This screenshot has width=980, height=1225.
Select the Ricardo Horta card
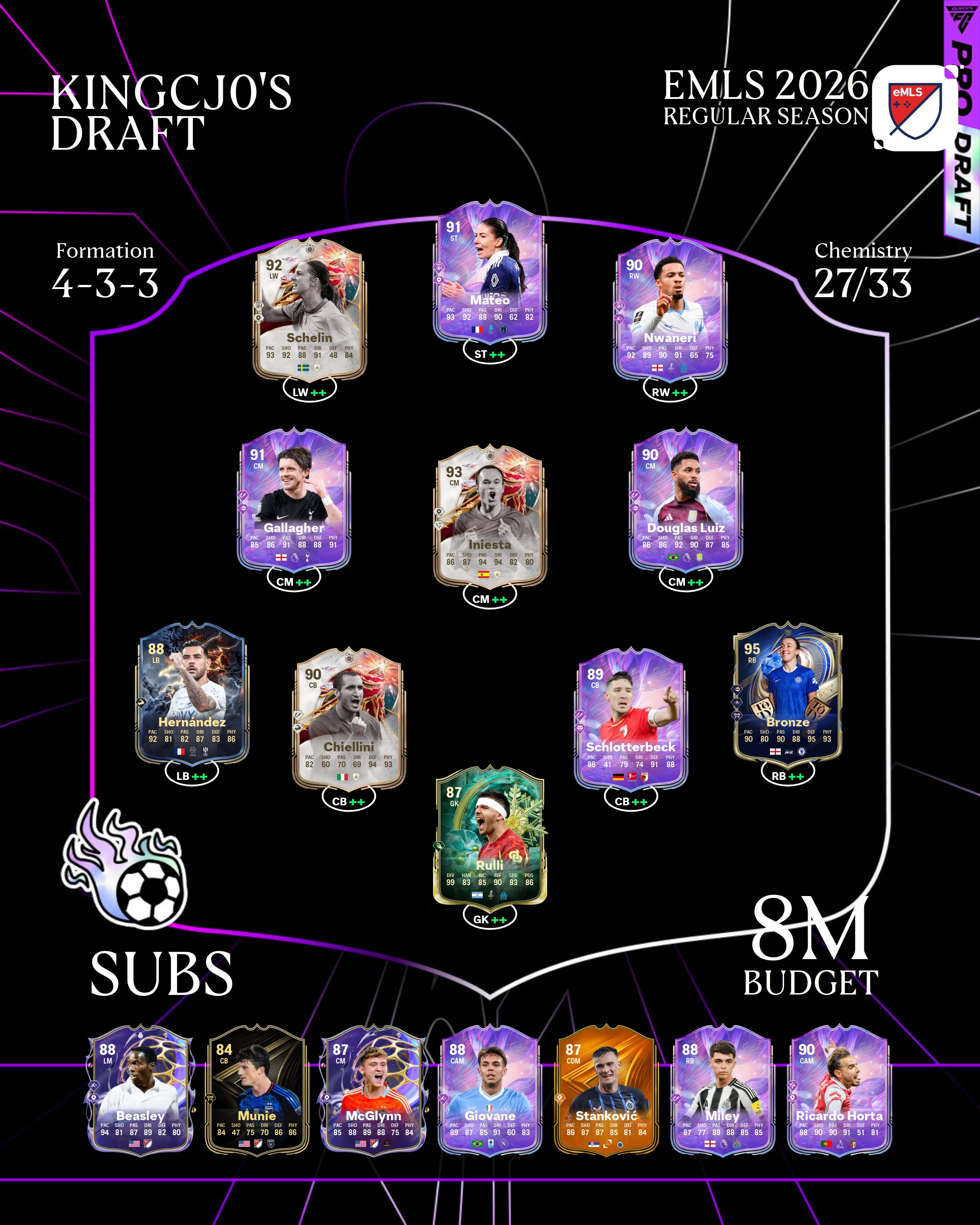coord(839,1090)
